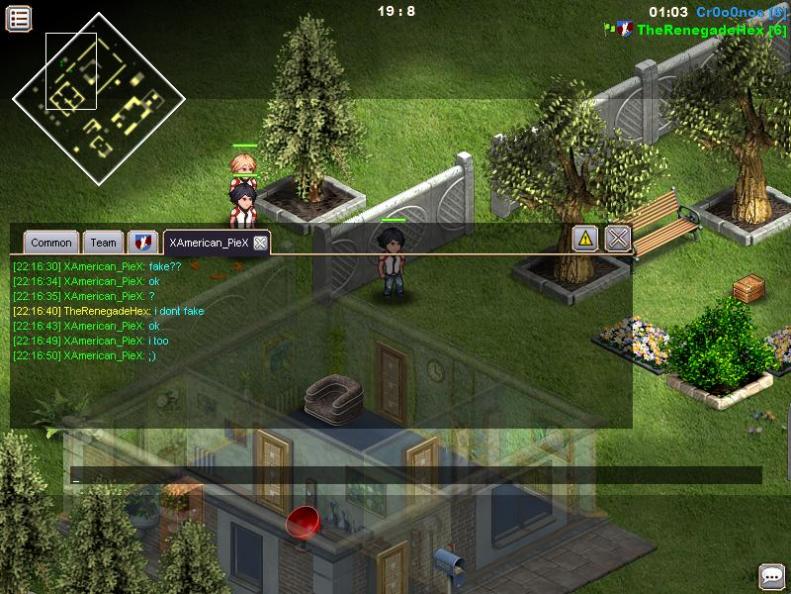Close the chat window with X button
The image size is (791, 594).
pos(618,238)
